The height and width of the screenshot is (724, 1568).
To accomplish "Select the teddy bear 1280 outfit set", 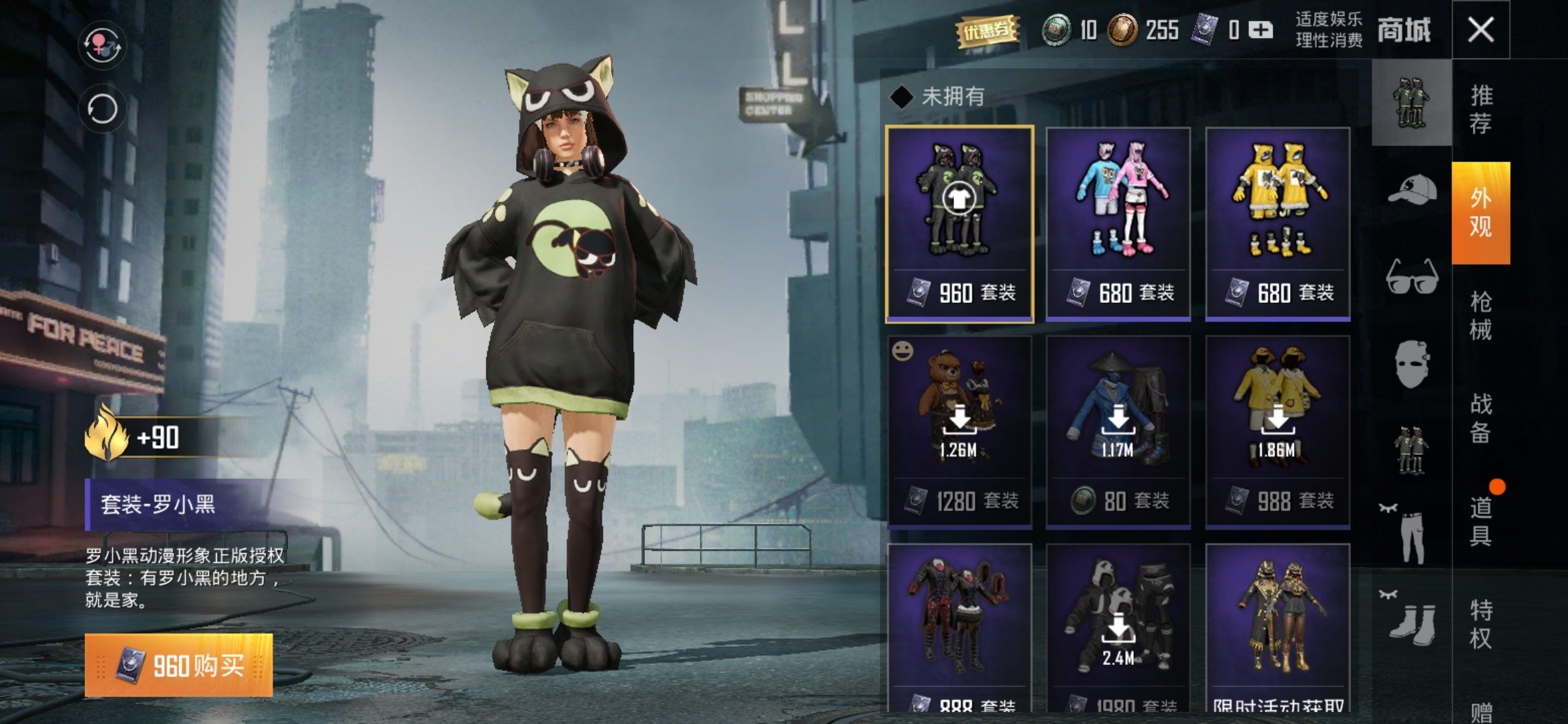I will click(x=960, y=432).
